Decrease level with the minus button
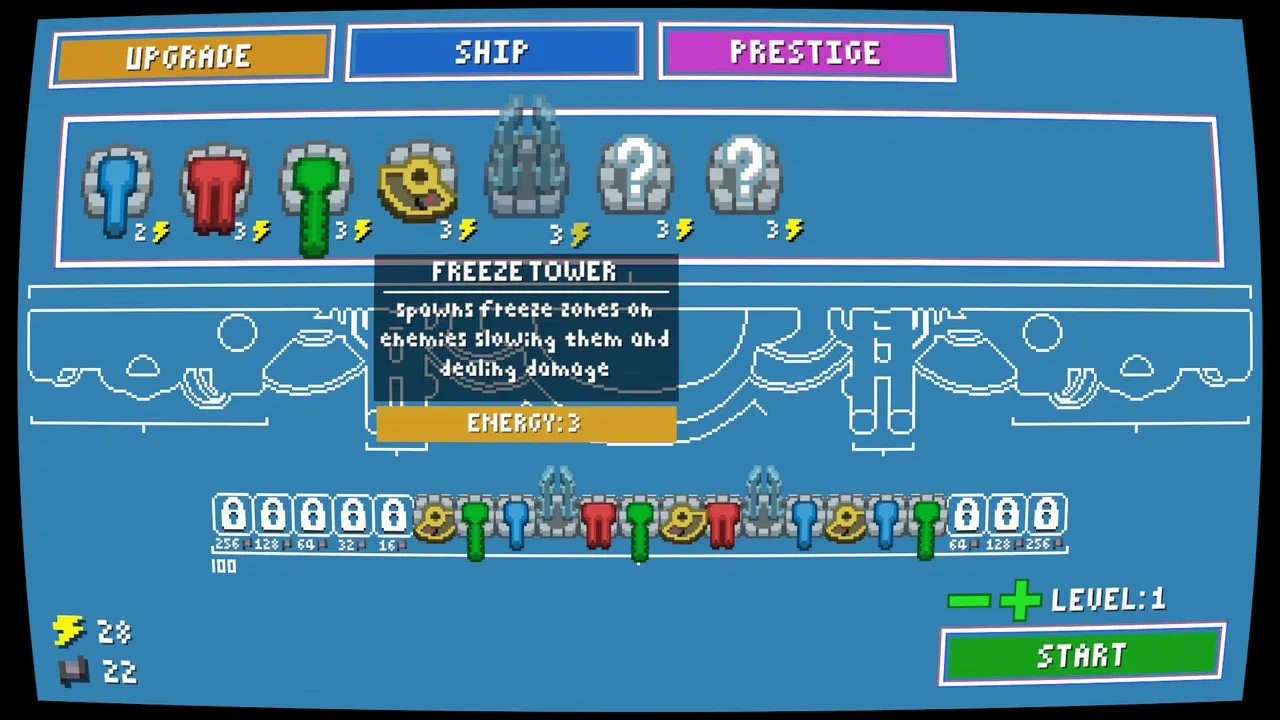This screenshot has height=720, width=1280. tap(968, 600)
